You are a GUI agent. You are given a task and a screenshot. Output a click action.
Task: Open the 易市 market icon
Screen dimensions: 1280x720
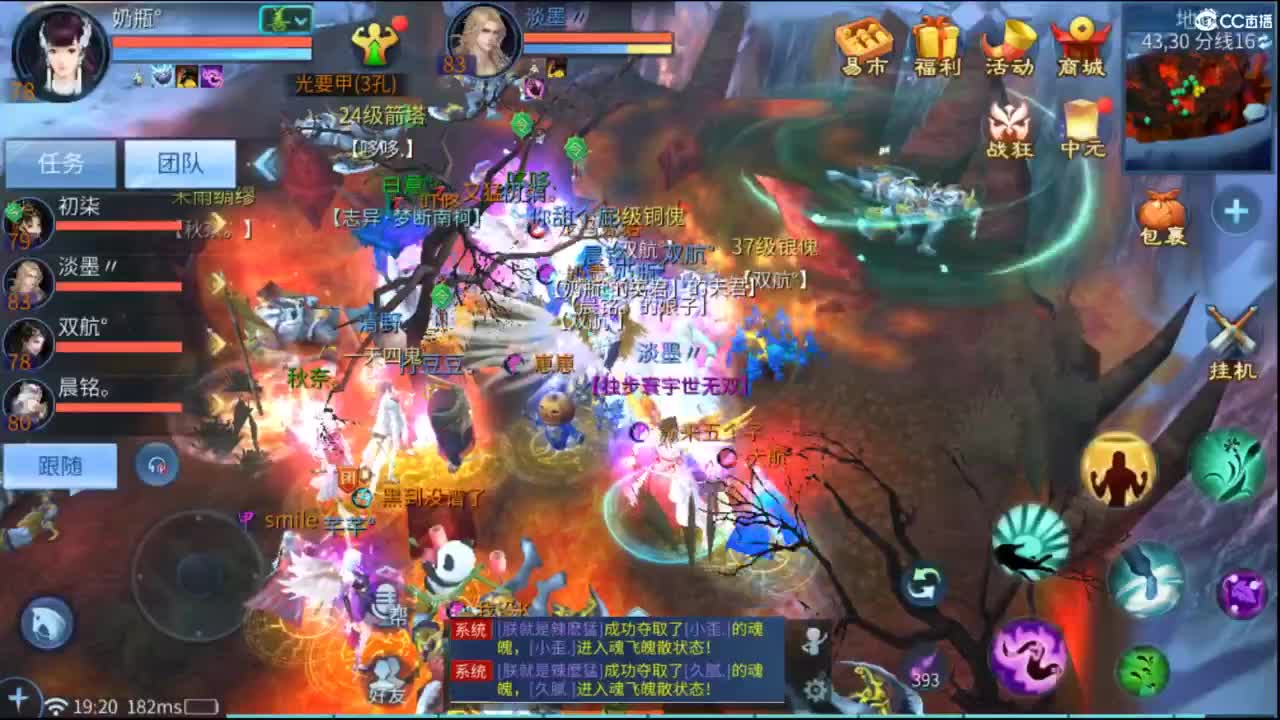click(x=862, y=41)
